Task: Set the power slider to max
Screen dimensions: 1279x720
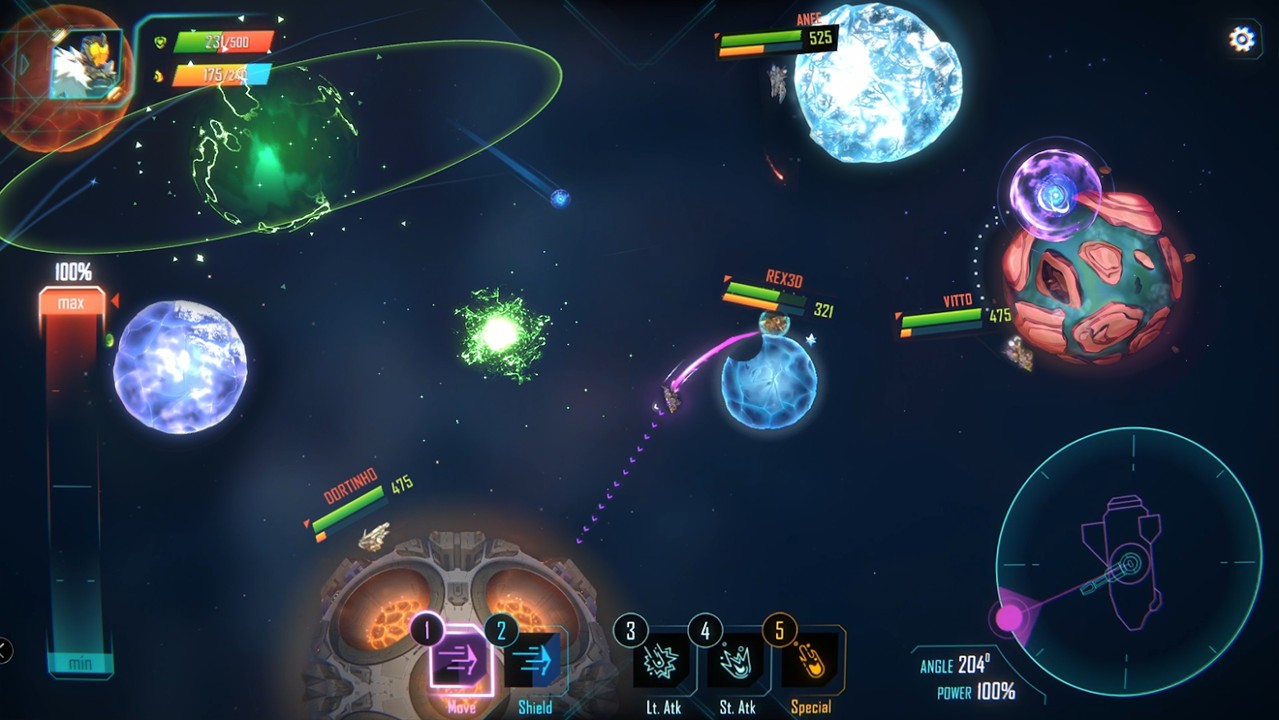Action: pyautogui.click(x=71, y=303)
